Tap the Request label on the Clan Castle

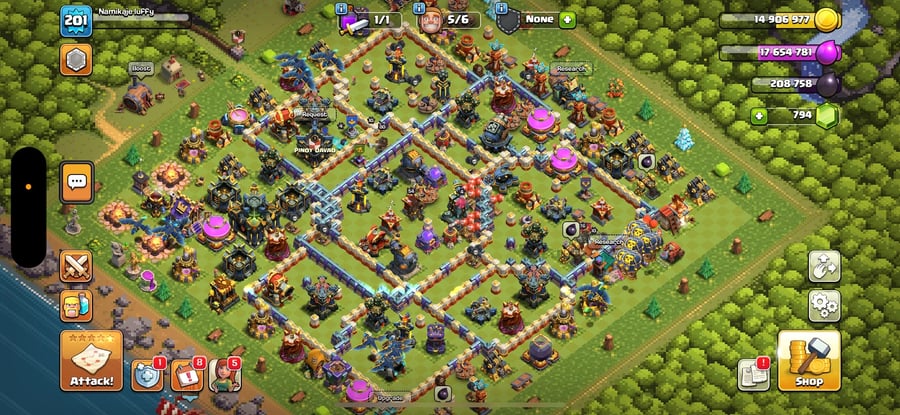(316, 114)
